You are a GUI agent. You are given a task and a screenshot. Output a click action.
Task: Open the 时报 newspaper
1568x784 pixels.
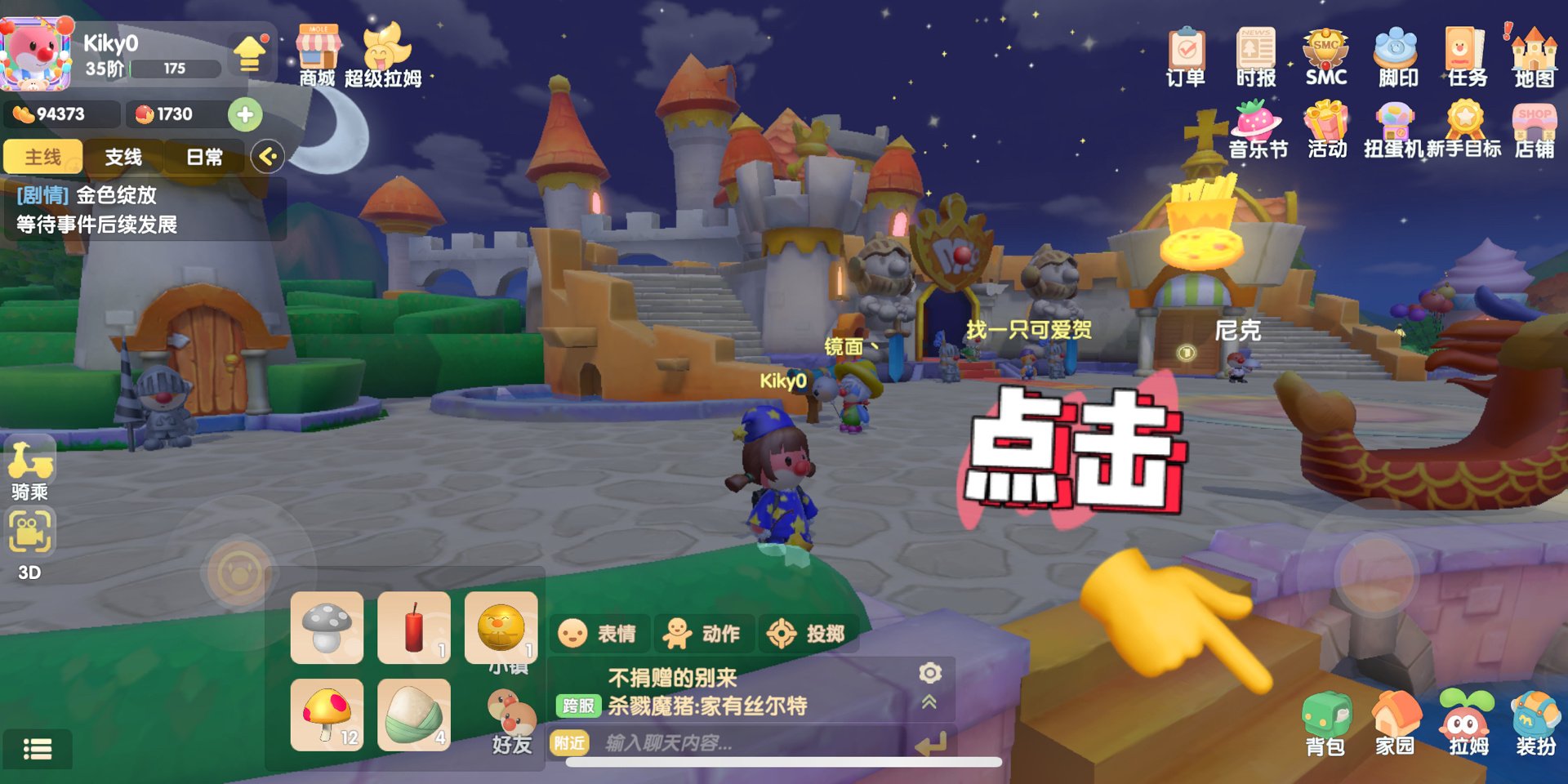pos(1255,56)
